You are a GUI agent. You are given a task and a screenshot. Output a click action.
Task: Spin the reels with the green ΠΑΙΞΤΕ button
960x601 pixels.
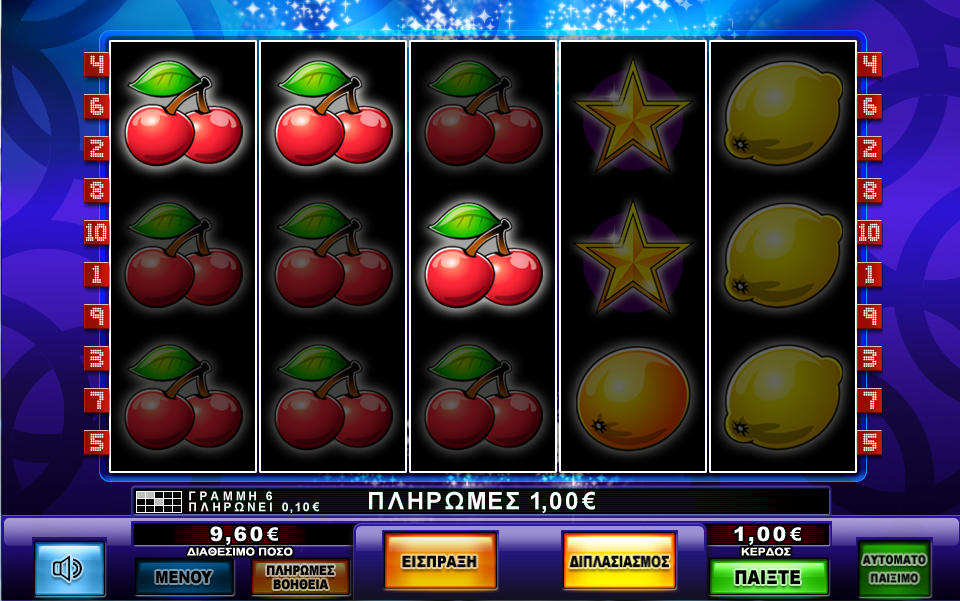pyautogui.click(x=768, y=577)
